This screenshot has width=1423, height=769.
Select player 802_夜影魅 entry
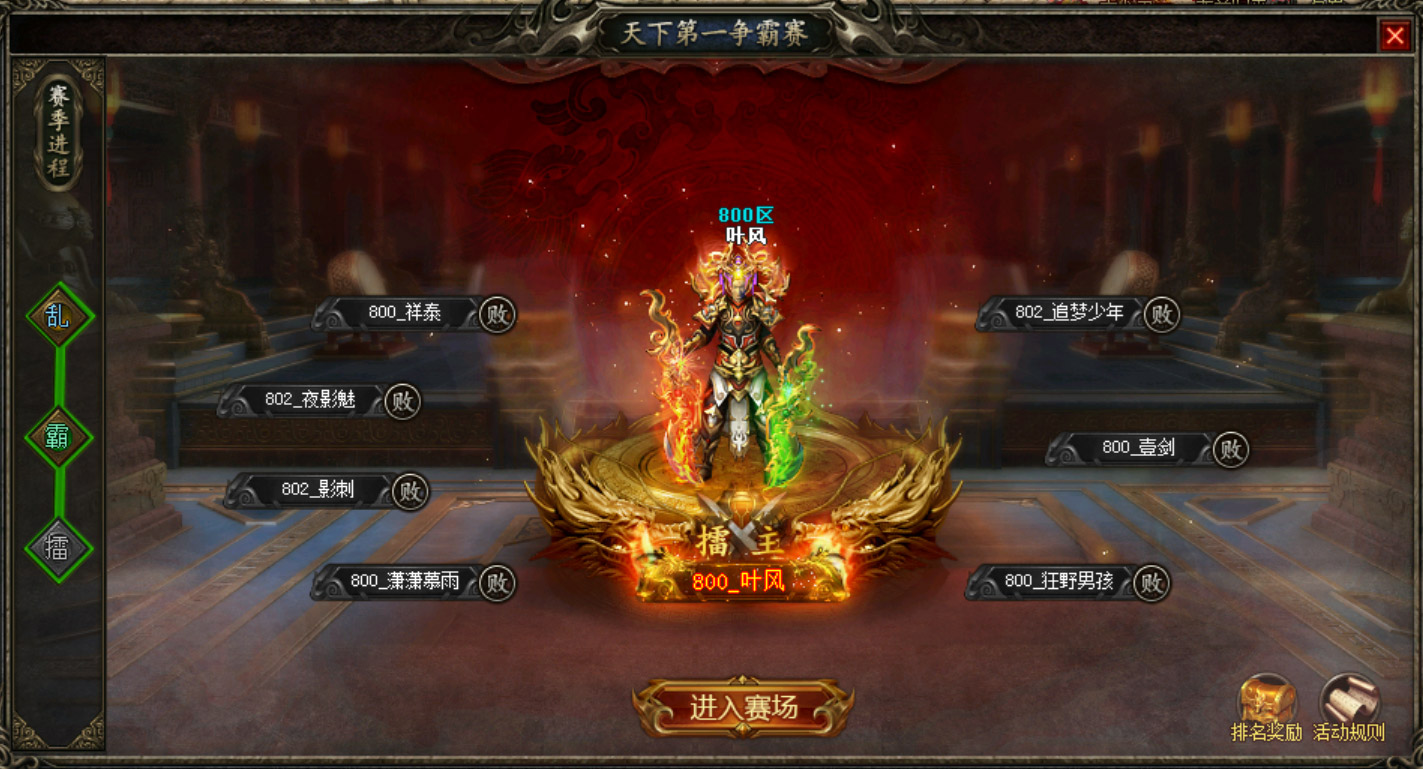(310, 401)
